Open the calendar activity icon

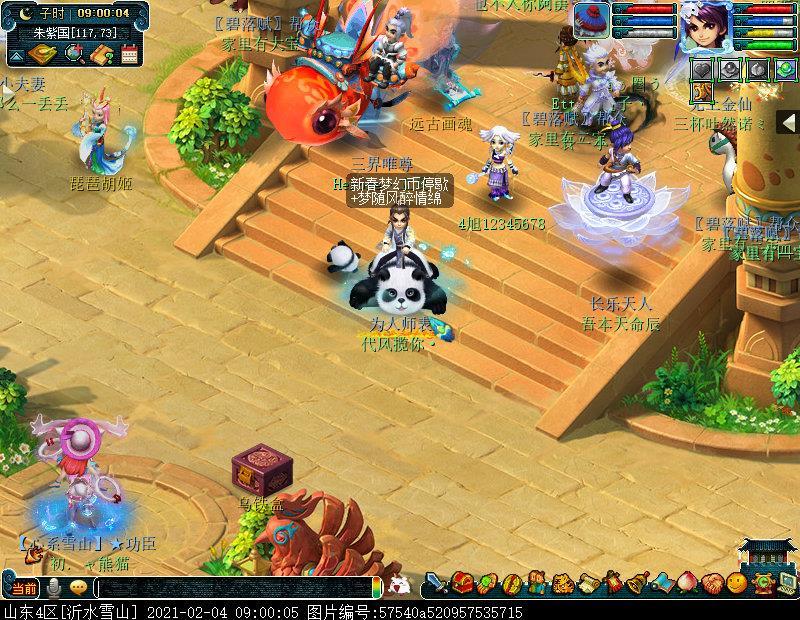pos(129,53)
